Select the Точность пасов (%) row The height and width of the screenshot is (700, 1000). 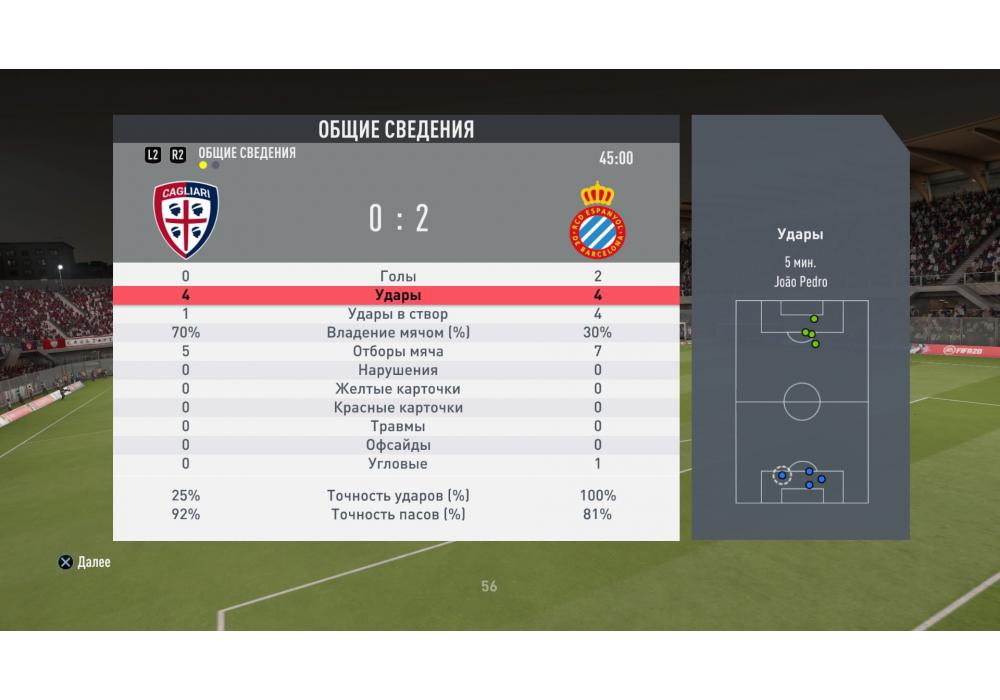coord(398,515)
